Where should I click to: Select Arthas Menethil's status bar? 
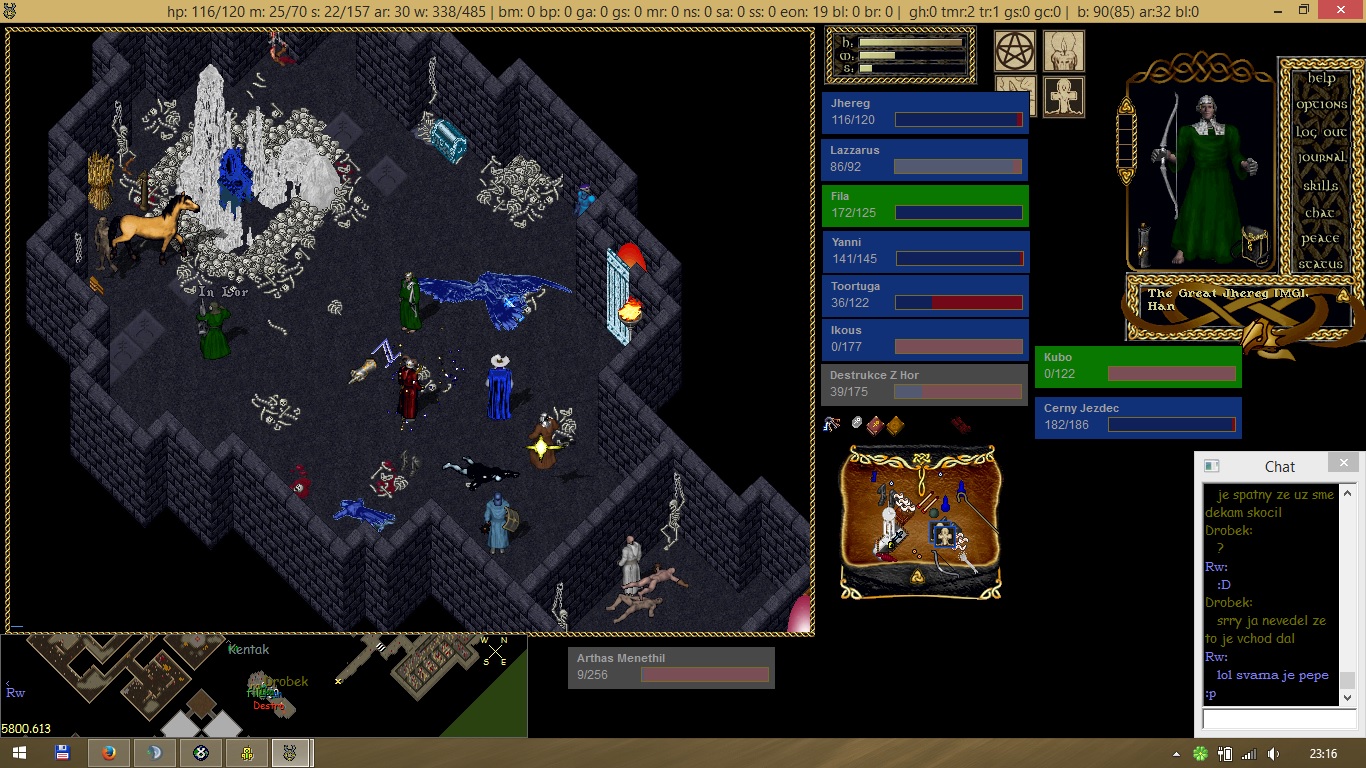tap(671, 667)
